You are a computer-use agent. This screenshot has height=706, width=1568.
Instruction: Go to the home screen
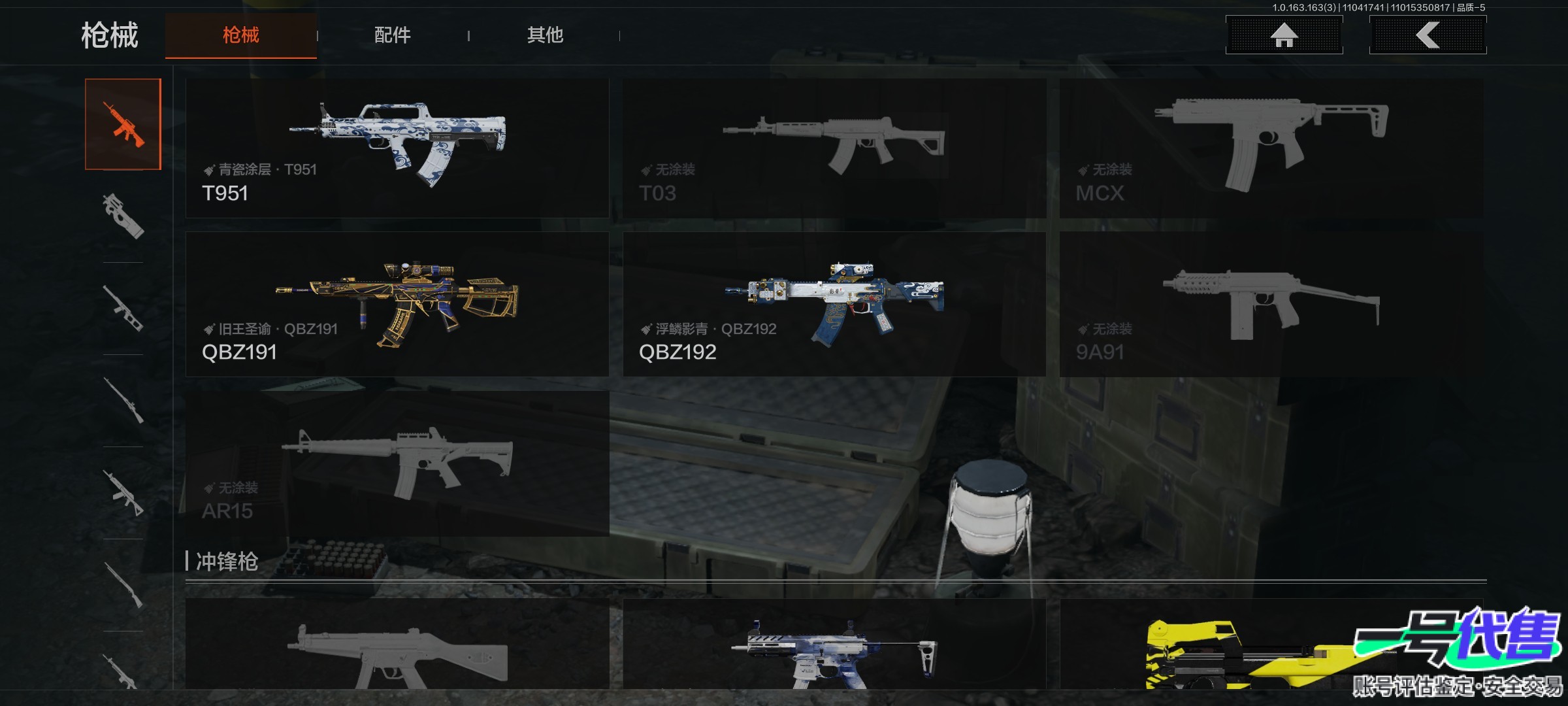1284,35
